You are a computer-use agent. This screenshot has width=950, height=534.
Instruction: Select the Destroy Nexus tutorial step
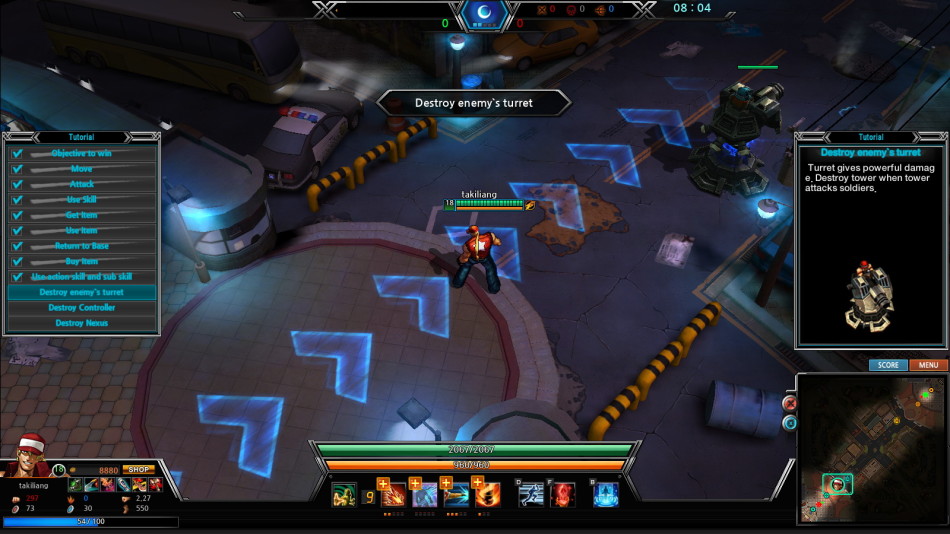pos(82,323)
